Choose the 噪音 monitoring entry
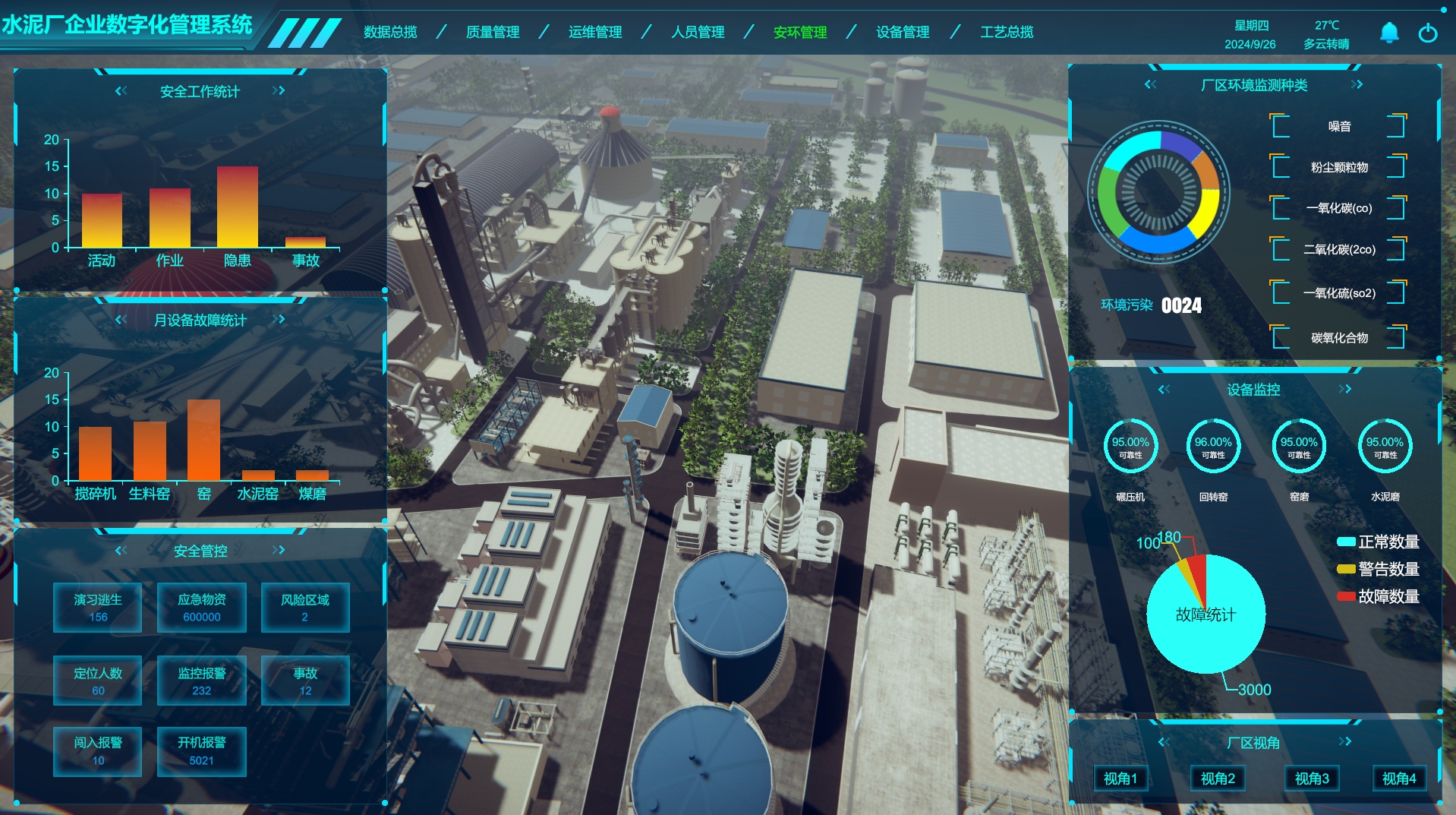Image resolution: width=1456 pixels, height=815 pixels. coord(1339,126)
